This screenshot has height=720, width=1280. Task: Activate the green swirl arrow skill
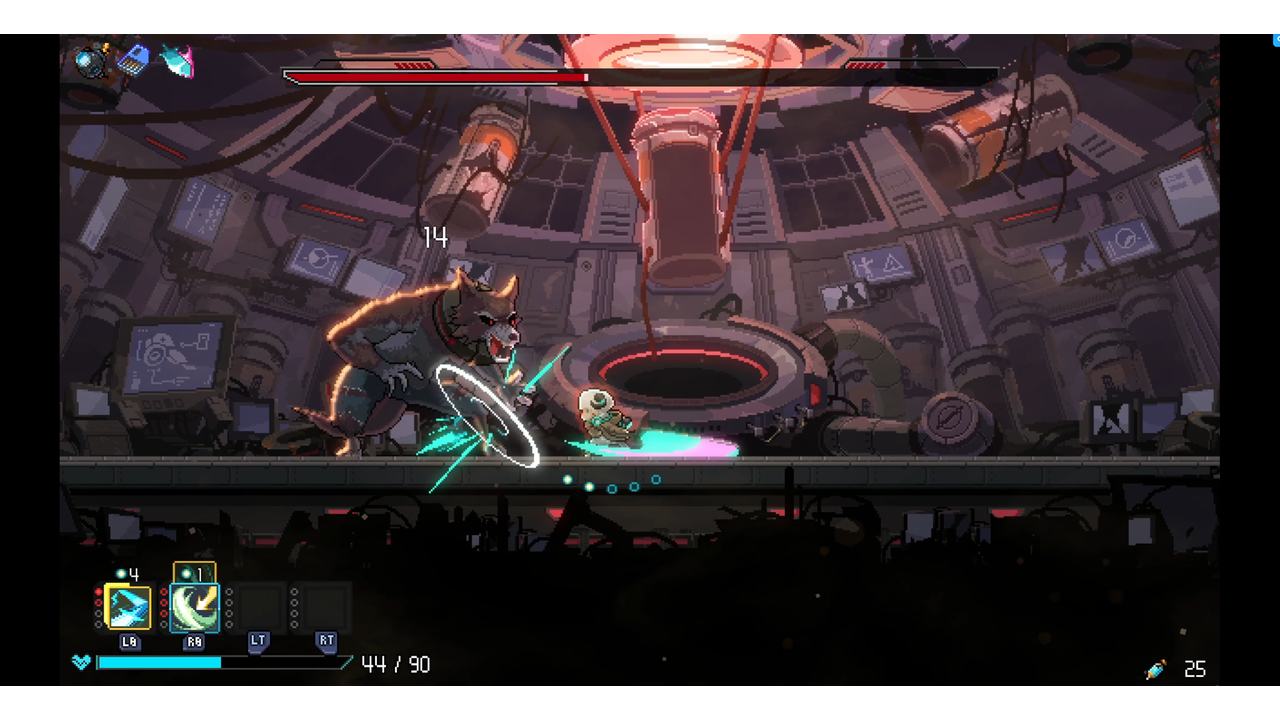[194, 607]
